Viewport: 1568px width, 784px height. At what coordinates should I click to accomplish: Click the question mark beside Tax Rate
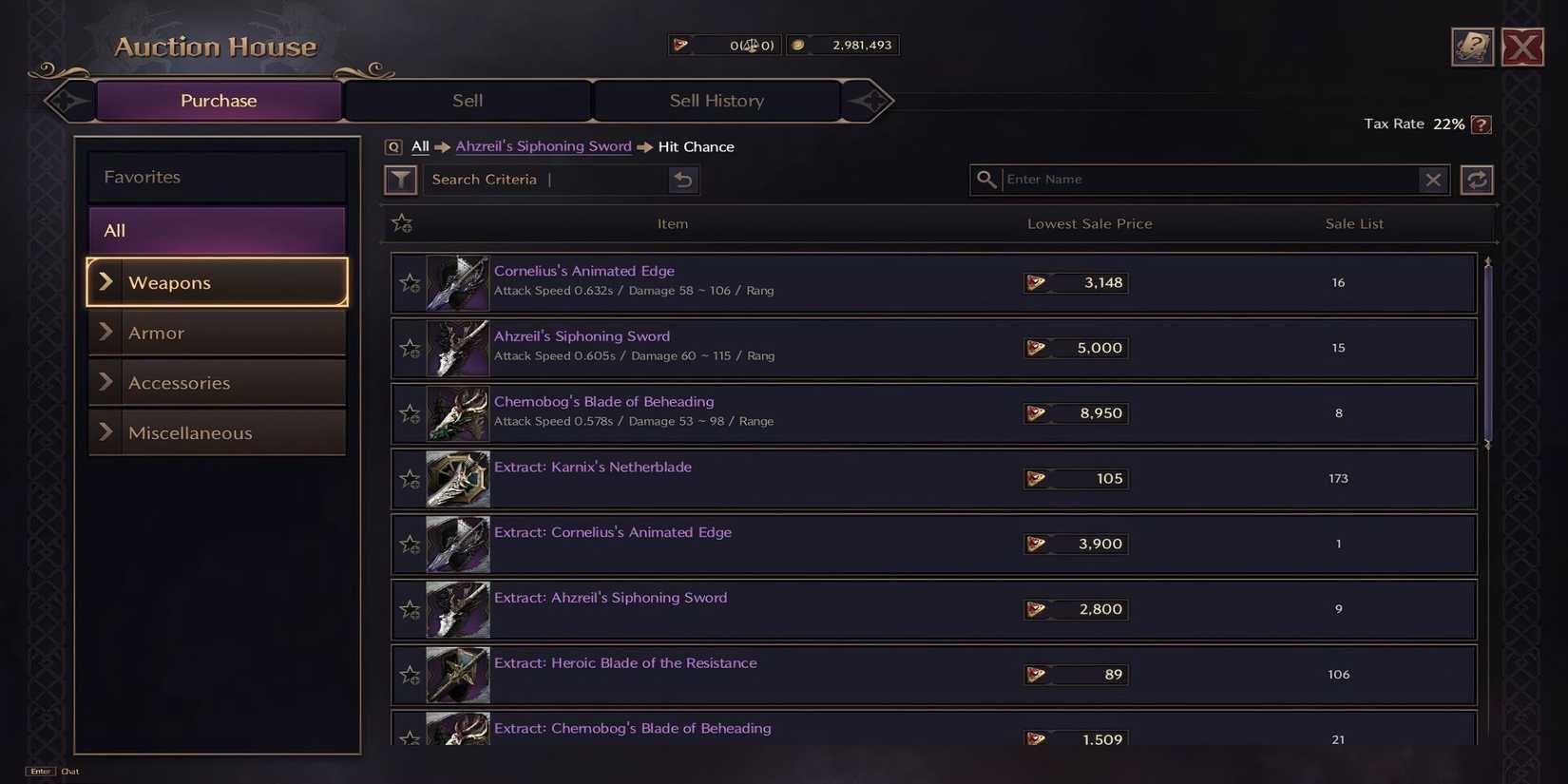pos(1479,124)
